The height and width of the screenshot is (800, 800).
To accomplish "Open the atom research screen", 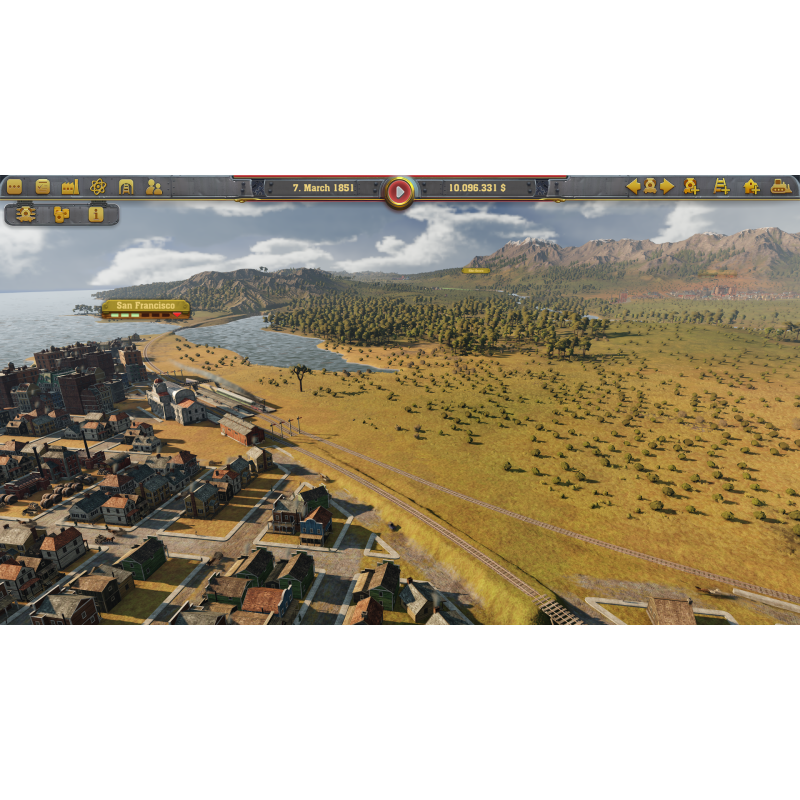I will pyautogui.click(x=98, y=186).
